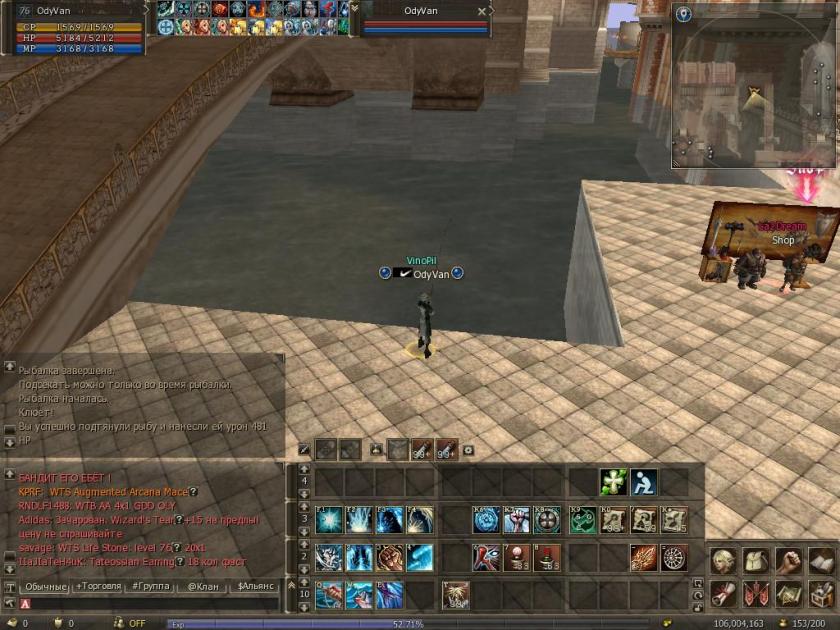This screenshot has height=630, width=840.
Task: Open the open-book skills button
Action: 821,562
